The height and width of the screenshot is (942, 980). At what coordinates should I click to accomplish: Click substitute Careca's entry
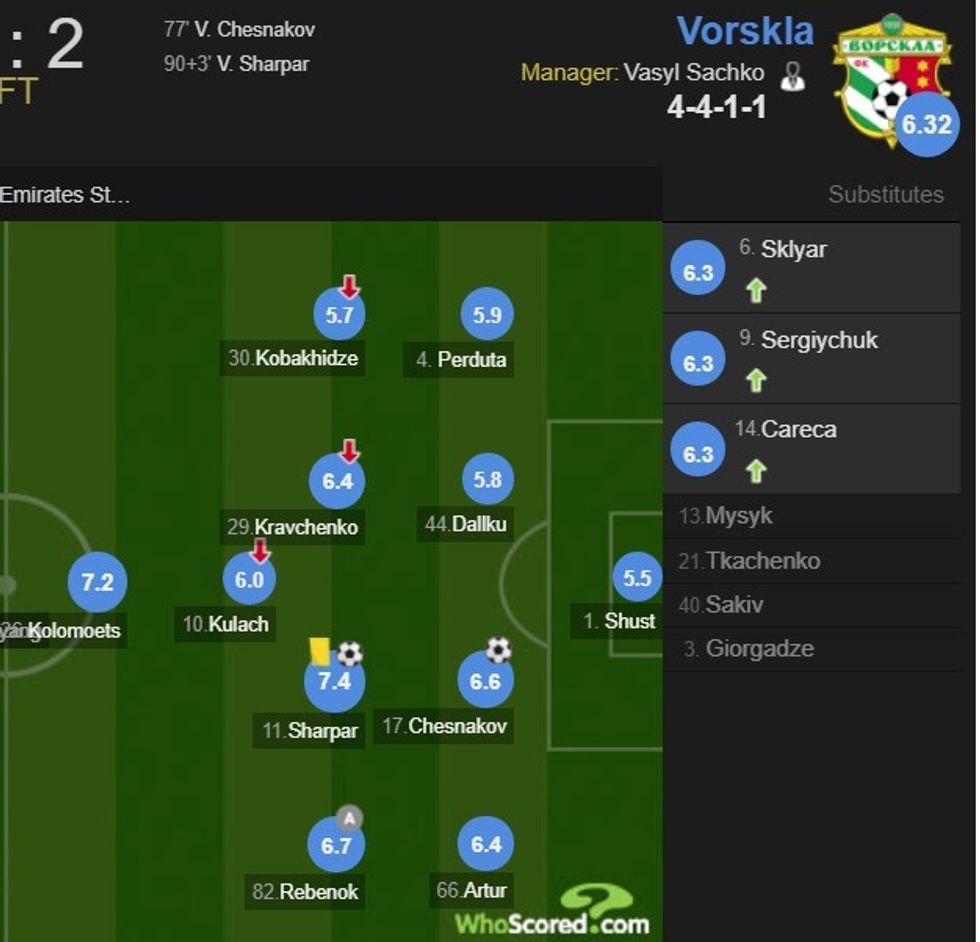[x=811, y=449]
